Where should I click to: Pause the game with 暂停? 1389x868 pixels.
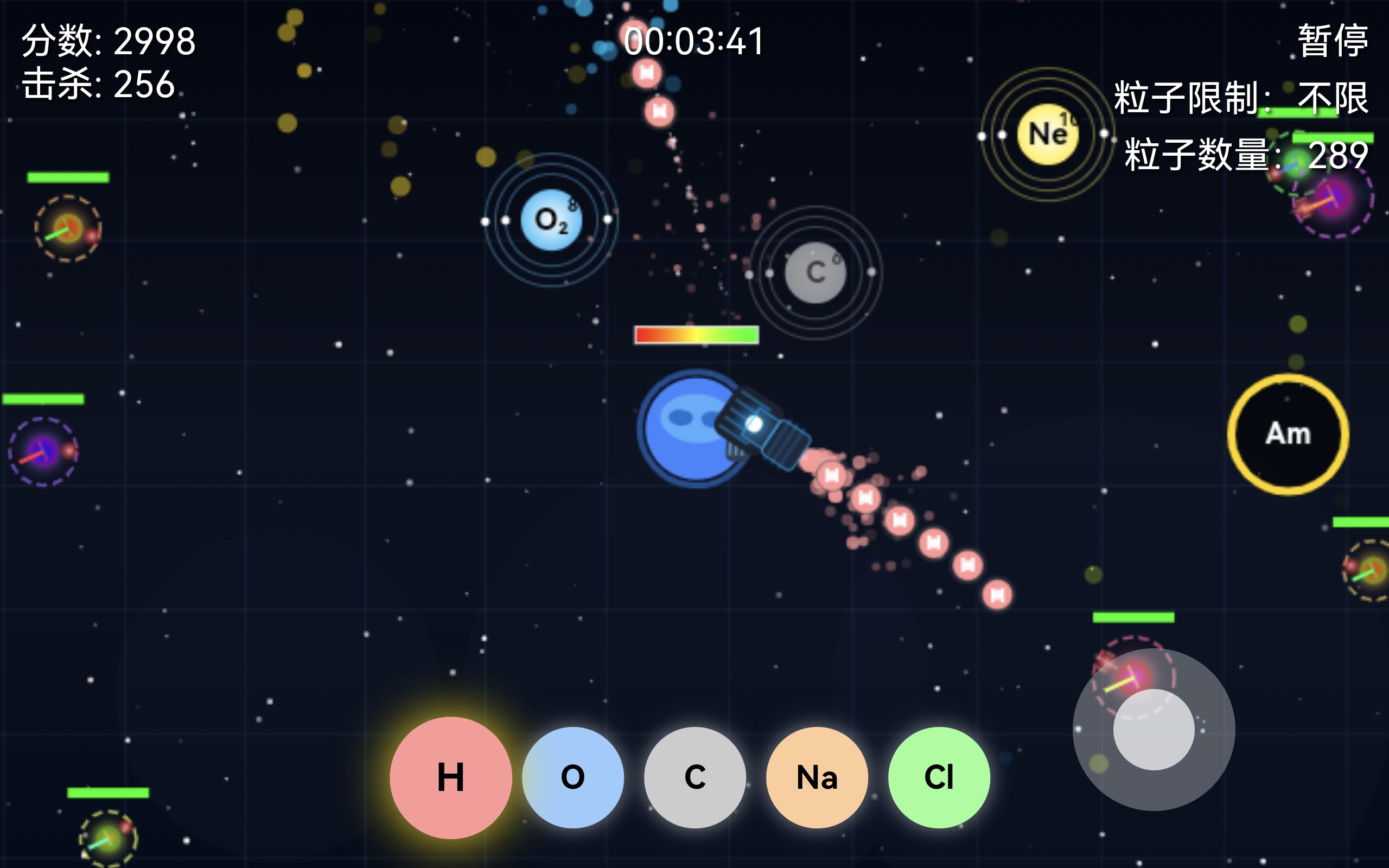pyautogui.click(x=1333, y=40)
